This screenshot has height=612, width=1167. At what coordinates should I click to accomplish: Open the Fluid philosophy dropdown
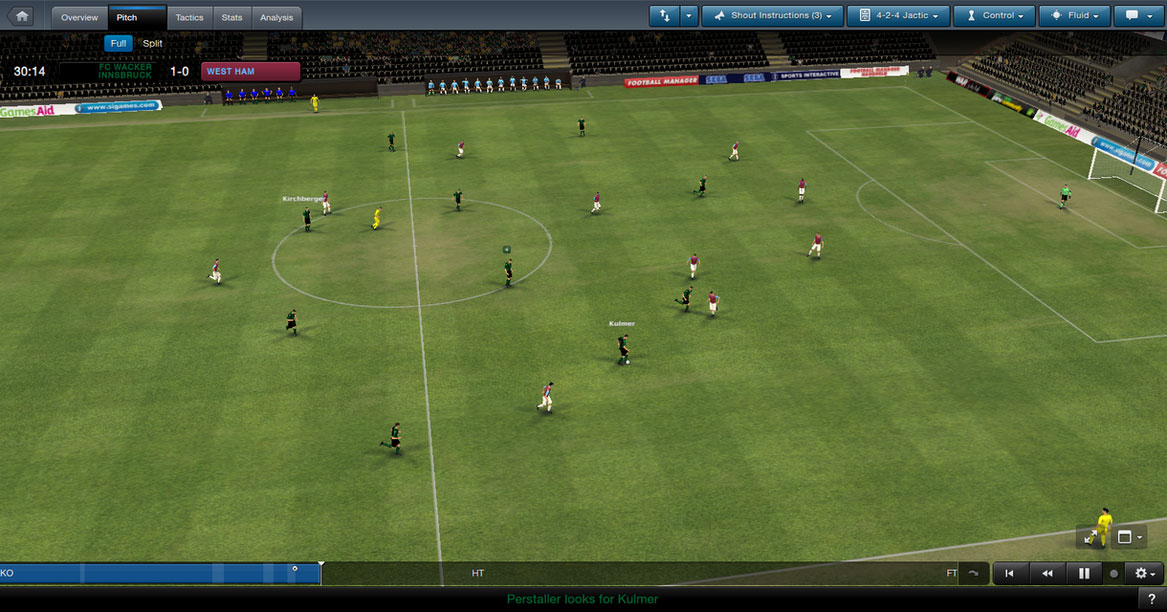(1075, 16)
